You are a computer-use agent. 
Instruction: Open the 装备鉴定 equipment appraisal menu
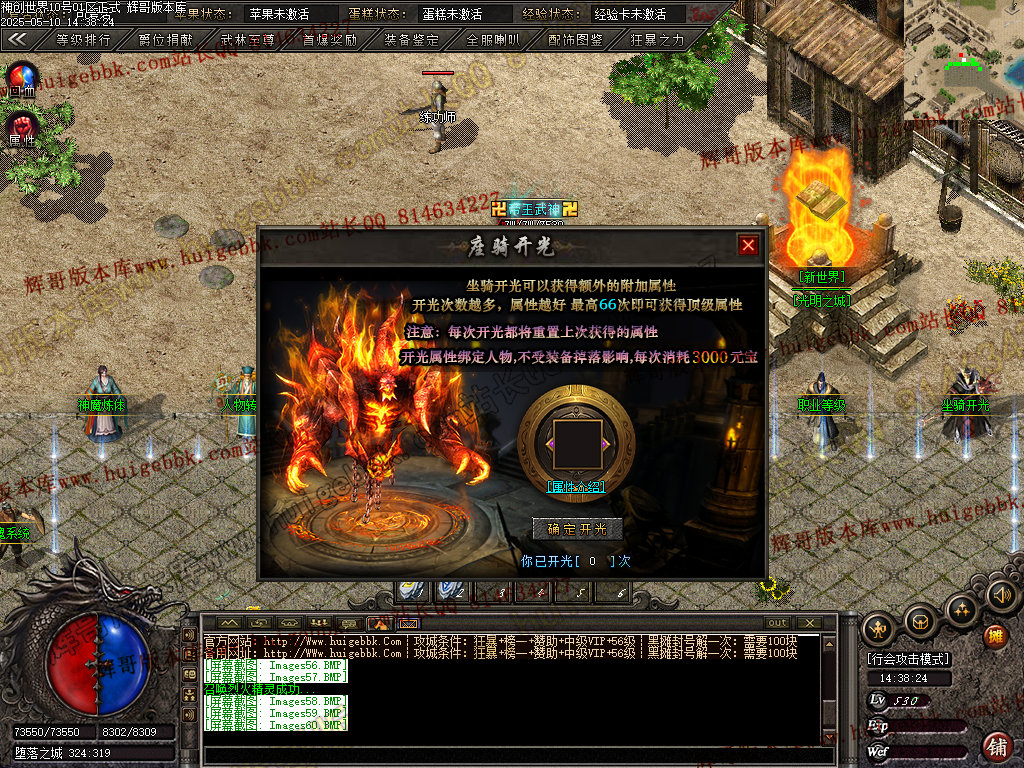point(412,40)
